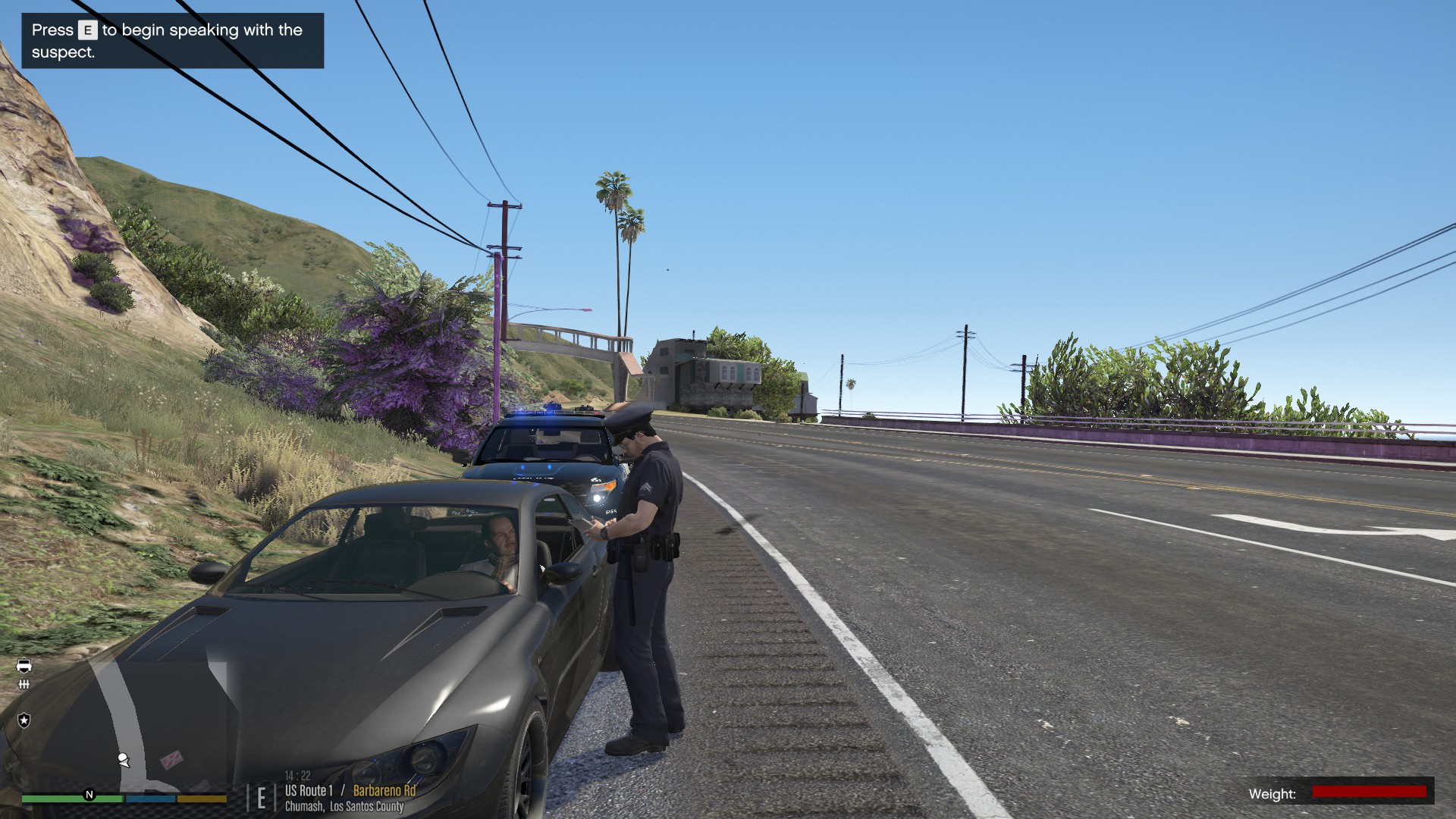Click the N north indicator on minimap
The height and width of the screenshot is (819, 1456).
click(x=89, y=795)
